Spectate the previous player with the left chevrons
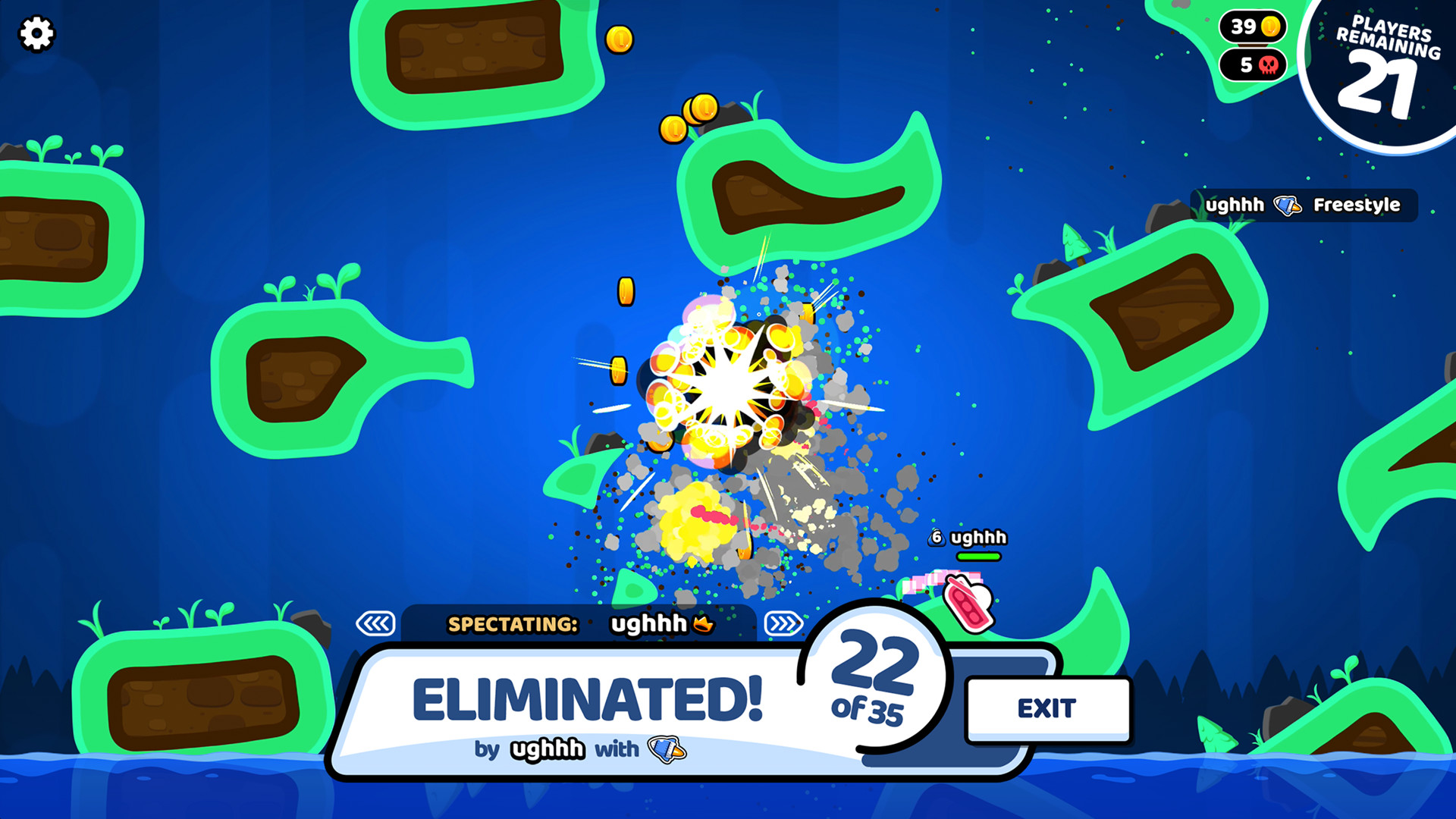 376,624
